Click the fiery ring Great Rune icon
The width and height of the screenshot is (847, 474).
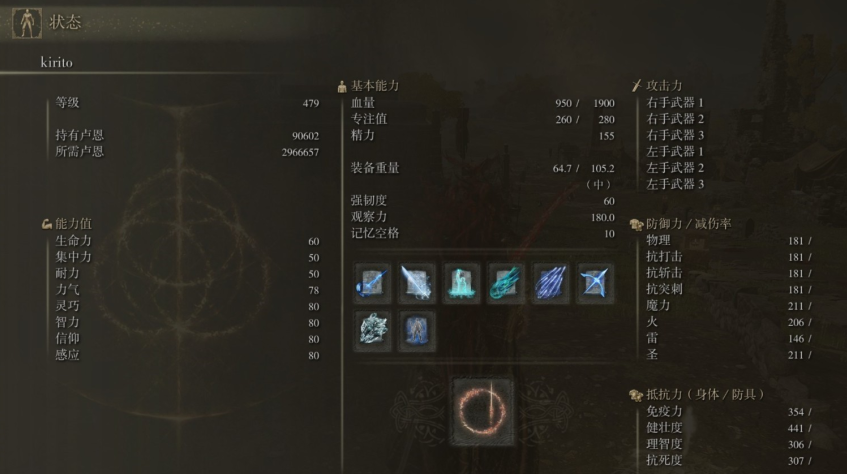tap(483, 411)
